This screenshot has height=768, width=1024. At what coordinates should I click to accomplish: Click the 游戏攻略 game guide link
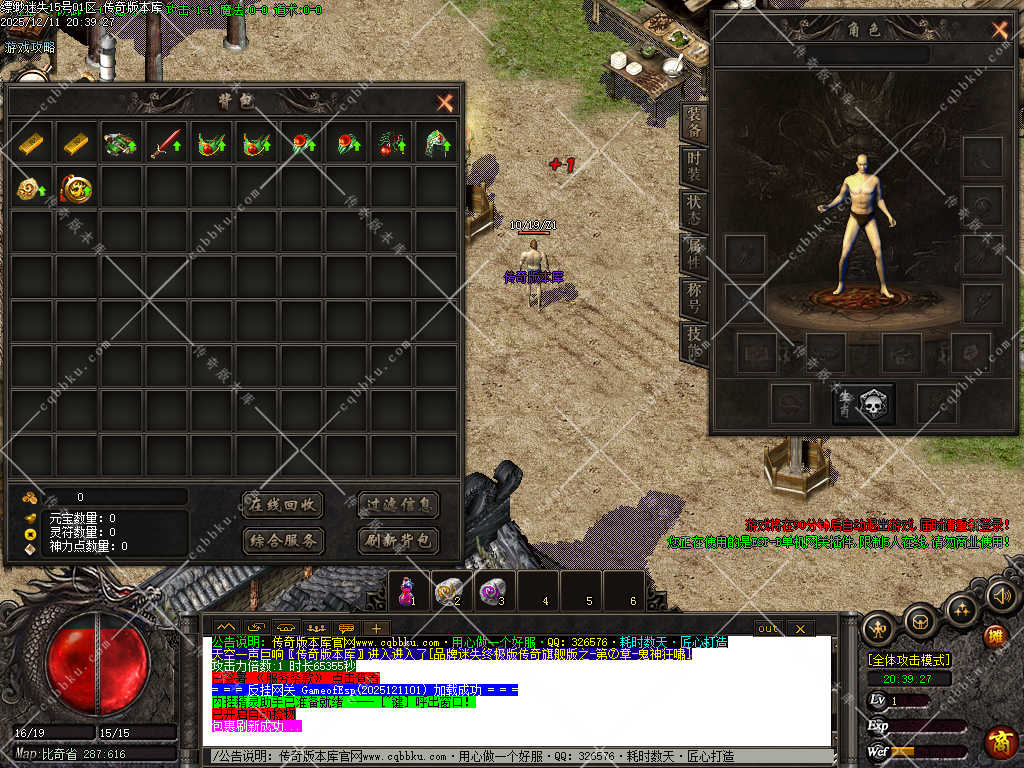(x=30, y=47)
